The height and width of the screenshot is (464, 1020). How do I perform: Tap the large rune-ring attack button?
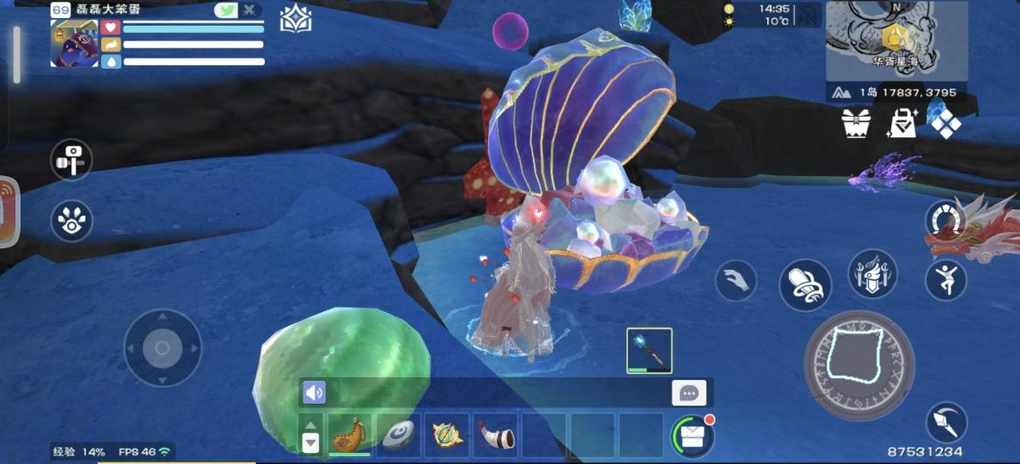[858, 364]
